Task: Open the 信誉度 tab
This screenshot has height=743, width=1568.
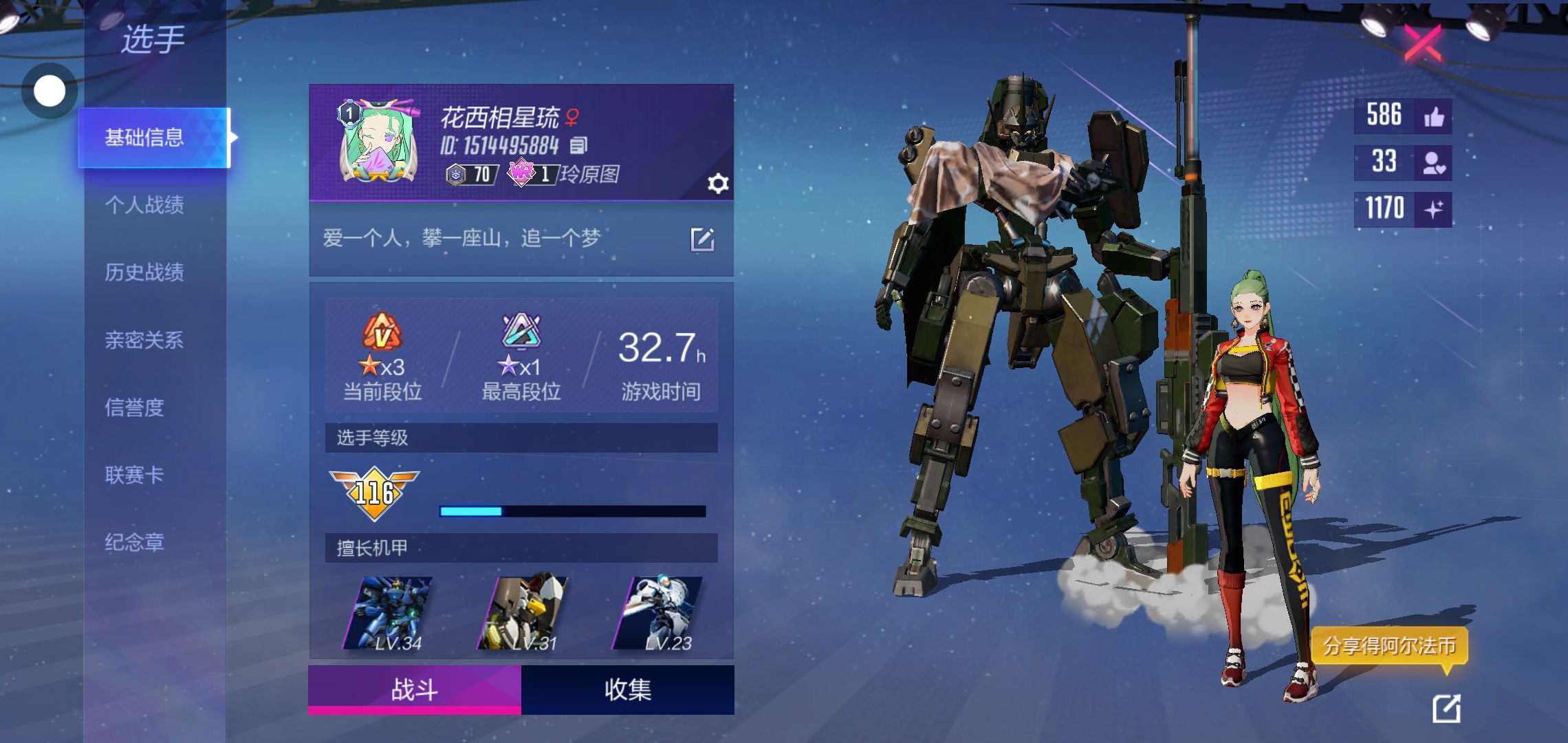Action: pos(135,407)
